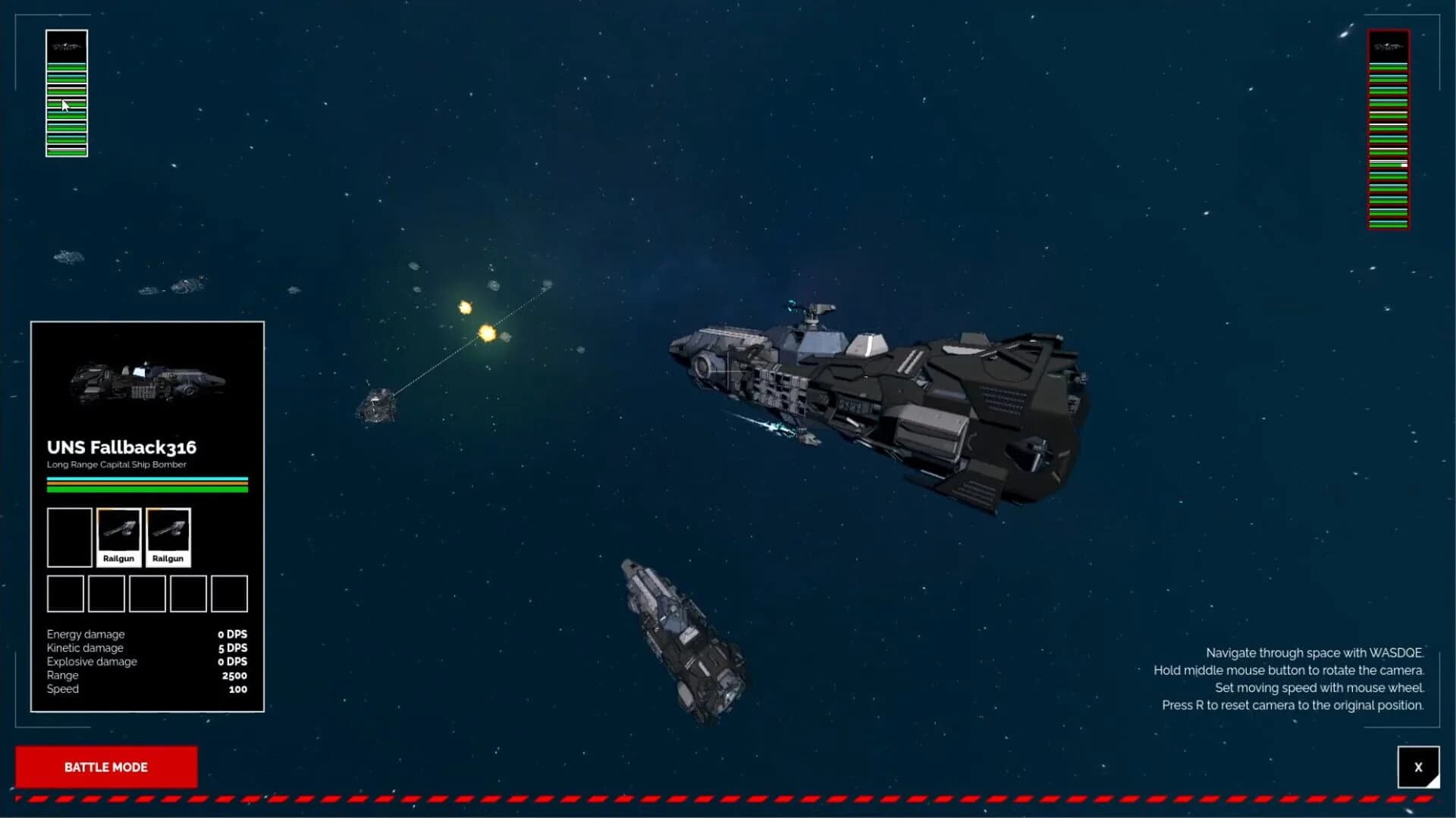Click the last empty secondary weapon slot

[230, 594]
